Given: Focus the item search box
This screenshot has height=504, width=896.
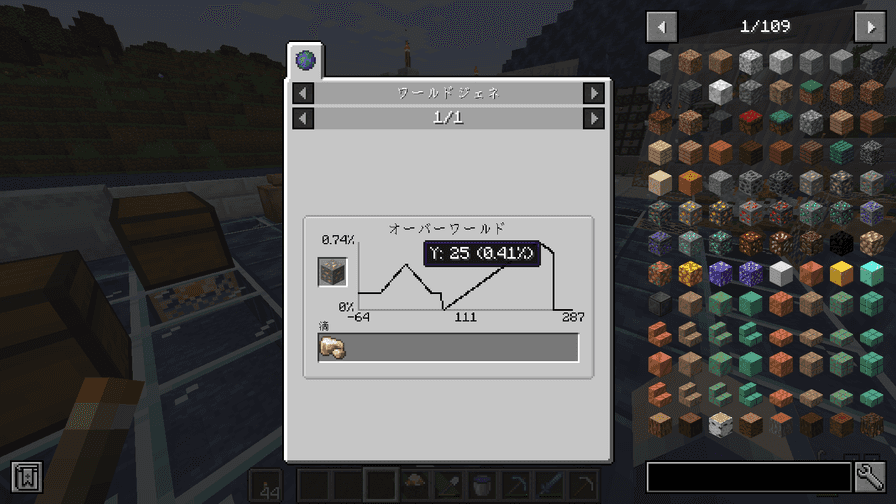Looking at the screenshot, I should point(748,477).
